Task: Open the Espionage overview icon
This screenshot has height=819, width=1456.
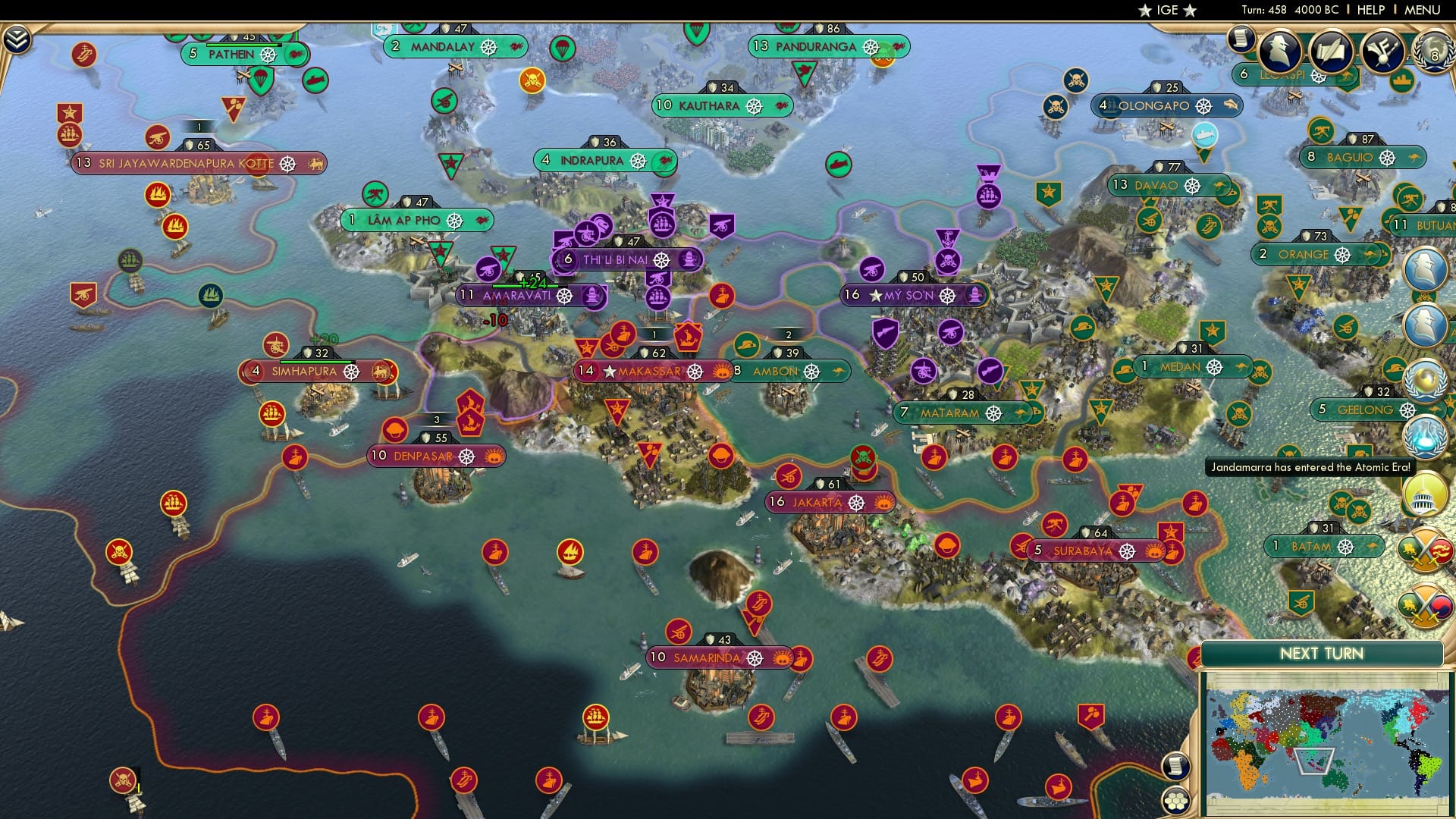Action: tap(1279, 52)
